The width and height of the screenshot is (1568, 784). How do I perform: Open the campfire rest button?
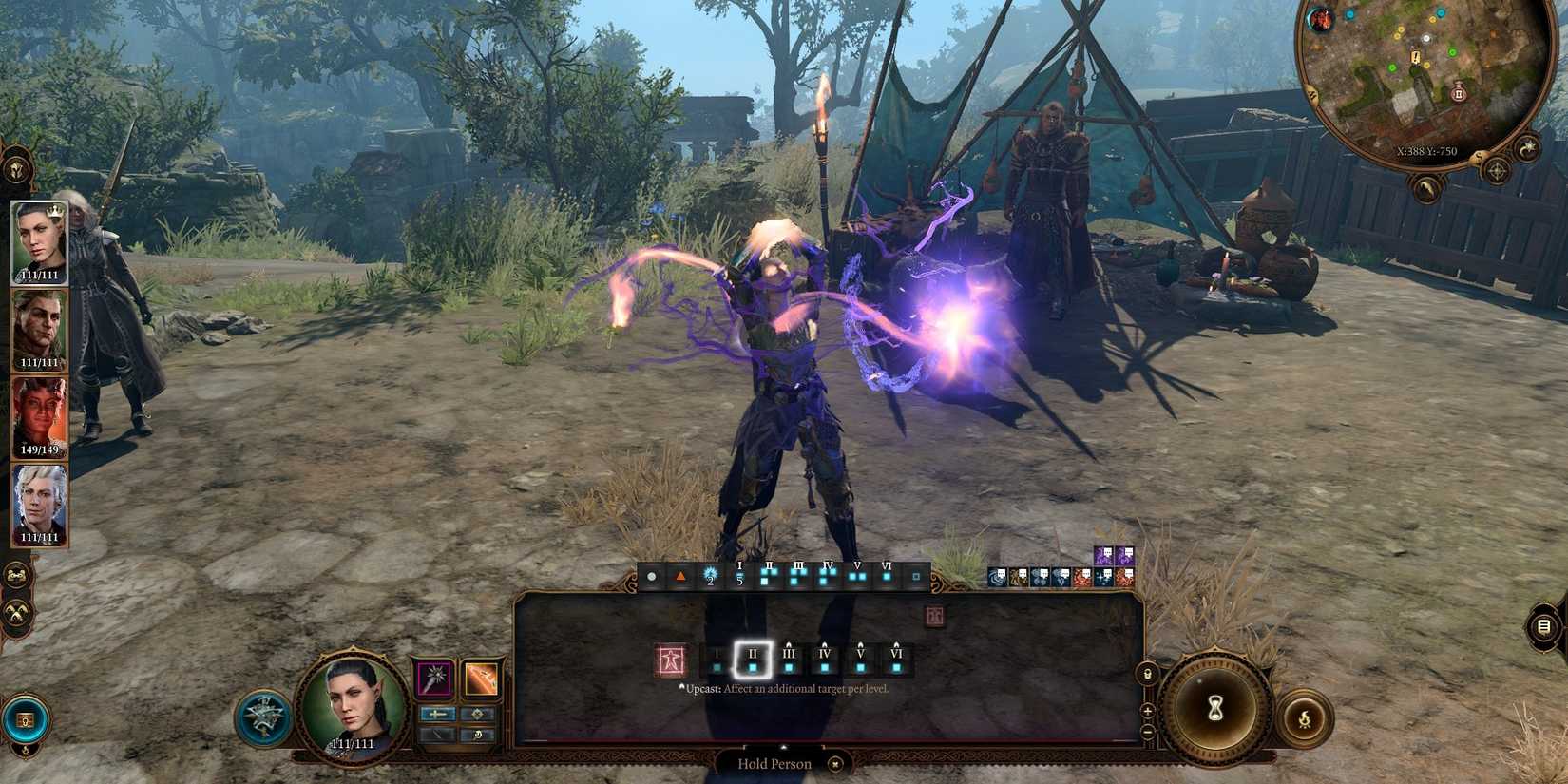[1305, 719]
